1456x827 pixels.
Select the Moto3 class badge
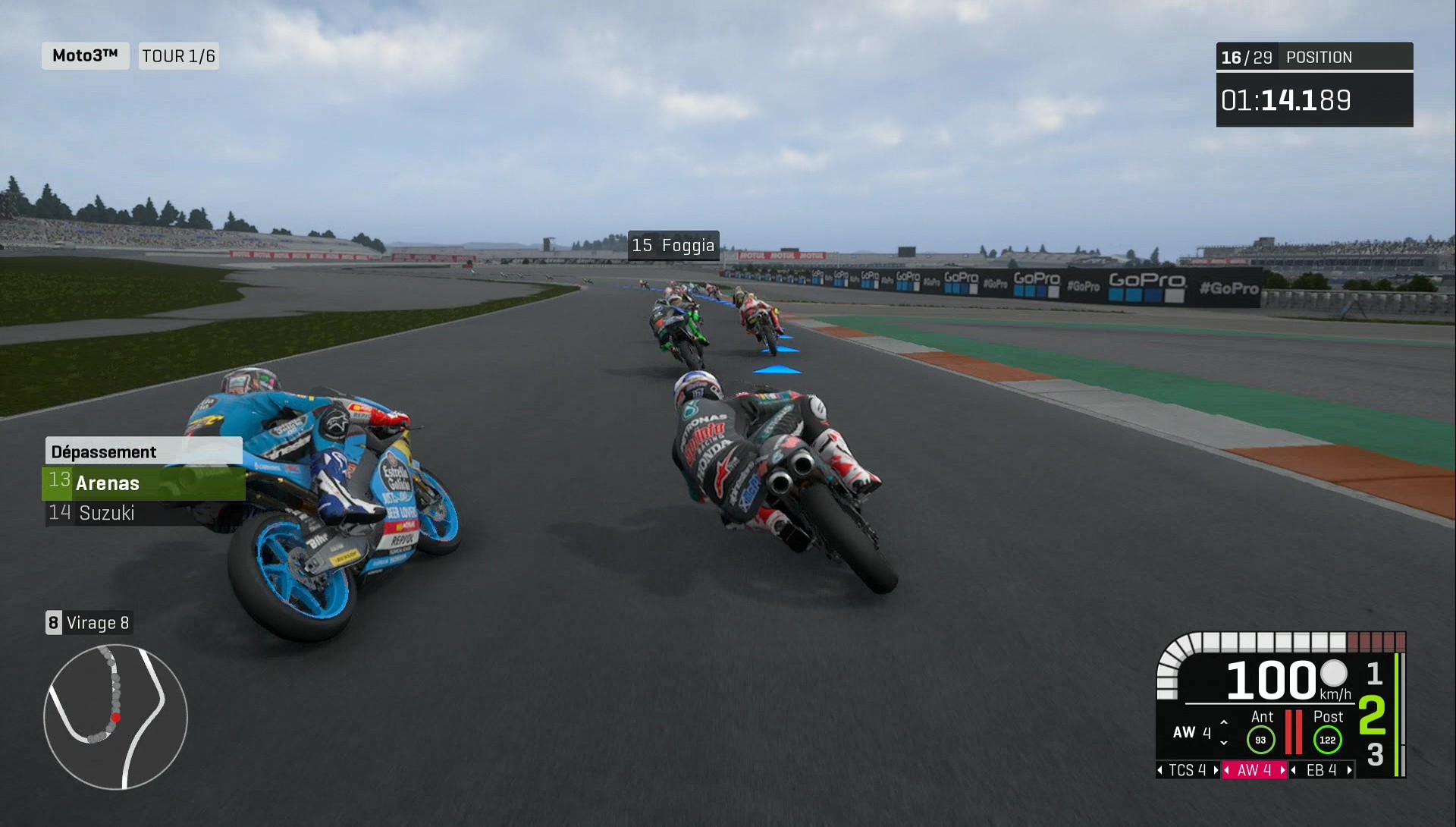pyautogui.click(x=84, y=55)
